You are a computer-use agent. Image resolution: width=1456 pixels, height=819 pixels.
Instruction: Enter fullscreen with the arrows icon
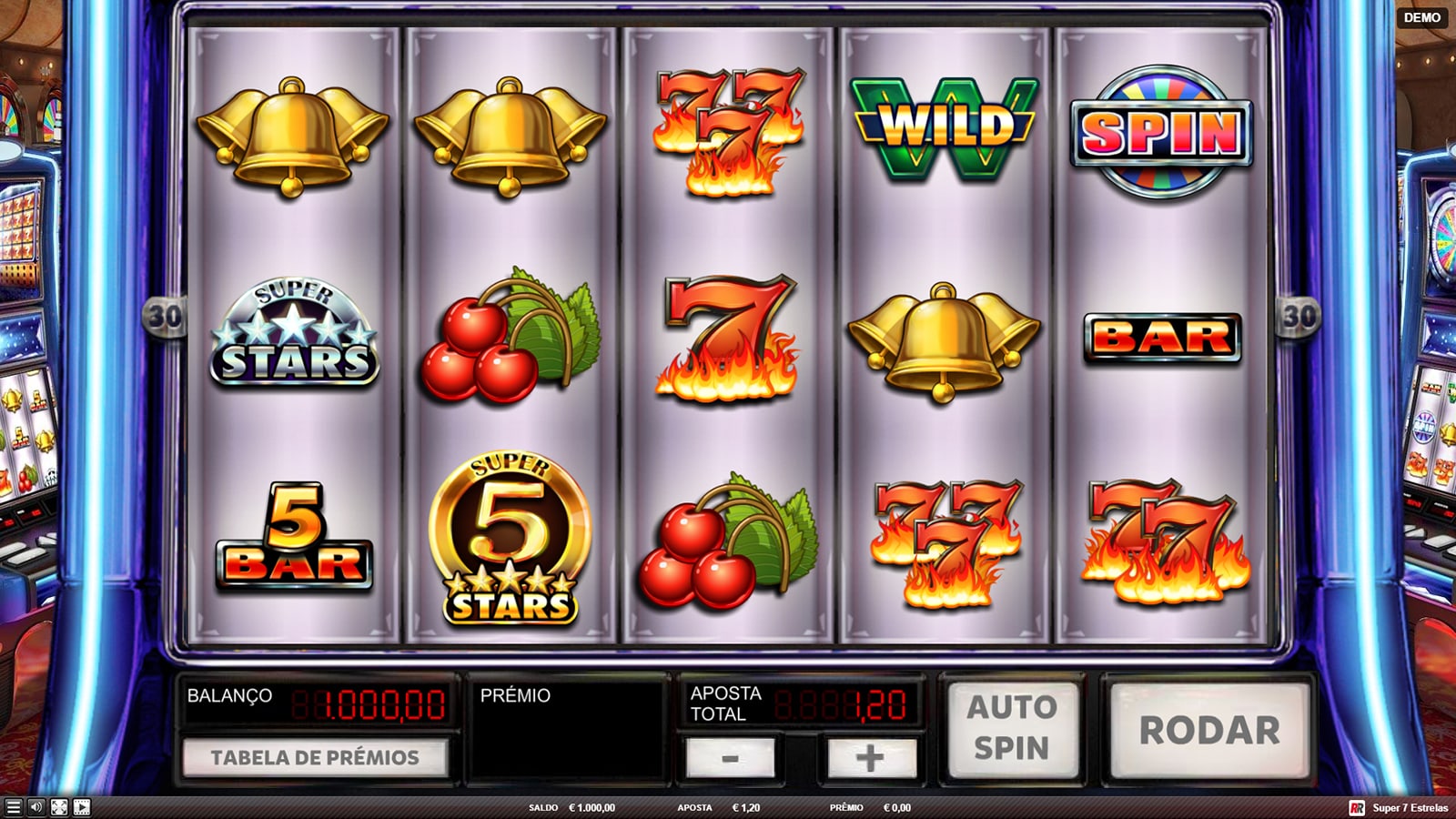pyautogui.click(x=59, y=807)
